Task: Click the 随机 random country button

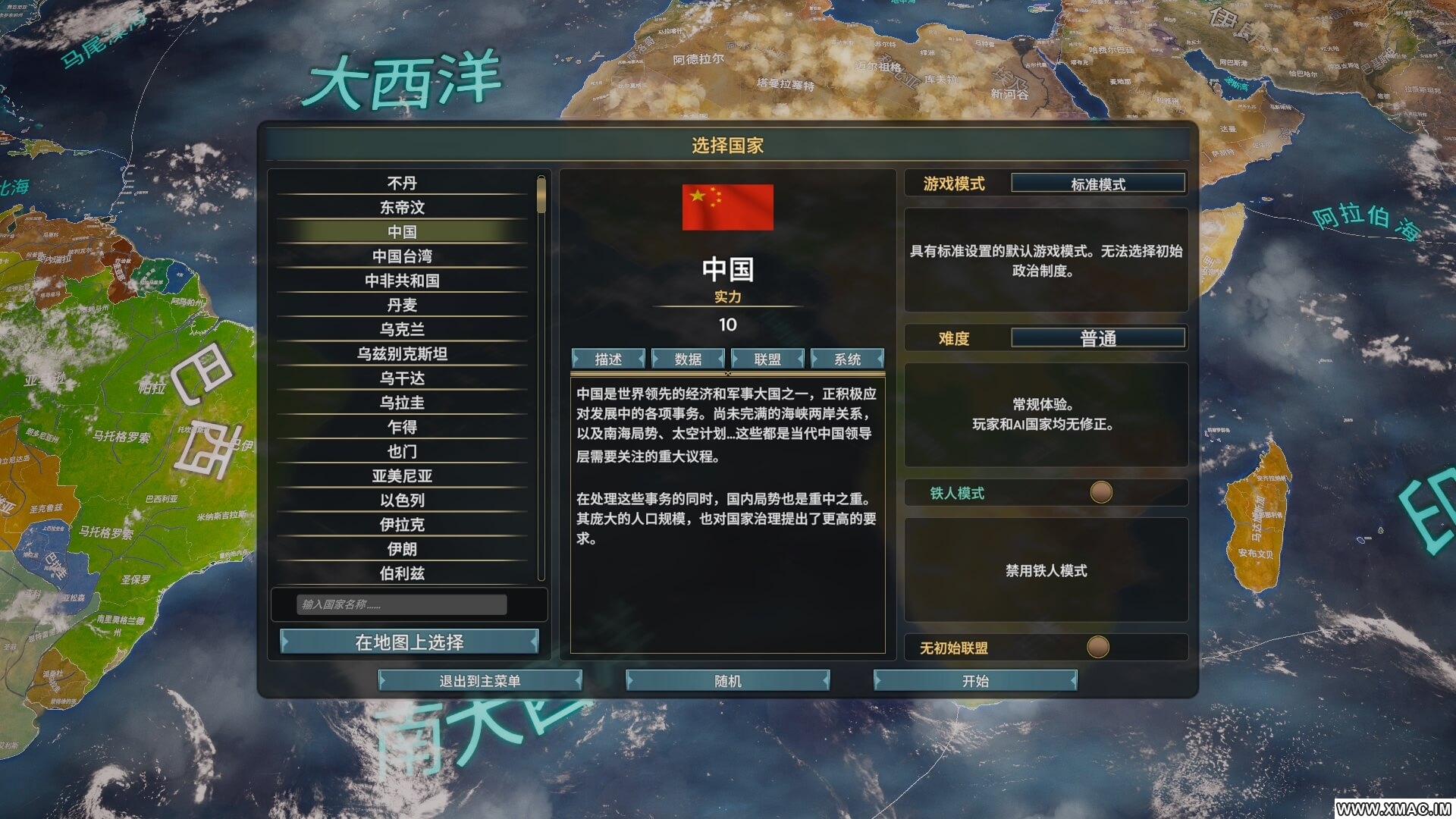Action: tap(727, 681)
